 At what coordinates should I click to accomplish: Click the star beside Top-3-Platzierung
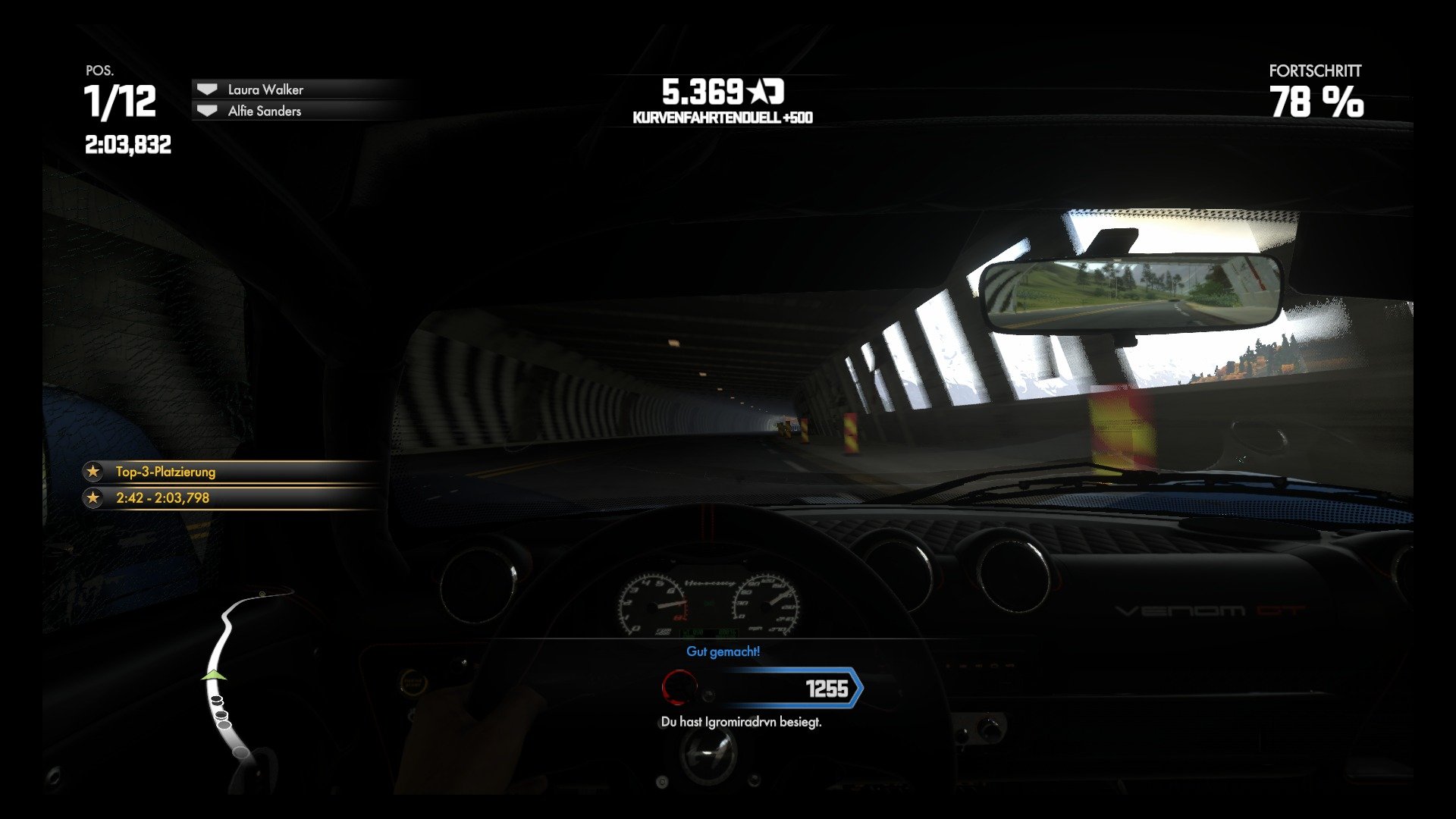(x=93, y=471)
